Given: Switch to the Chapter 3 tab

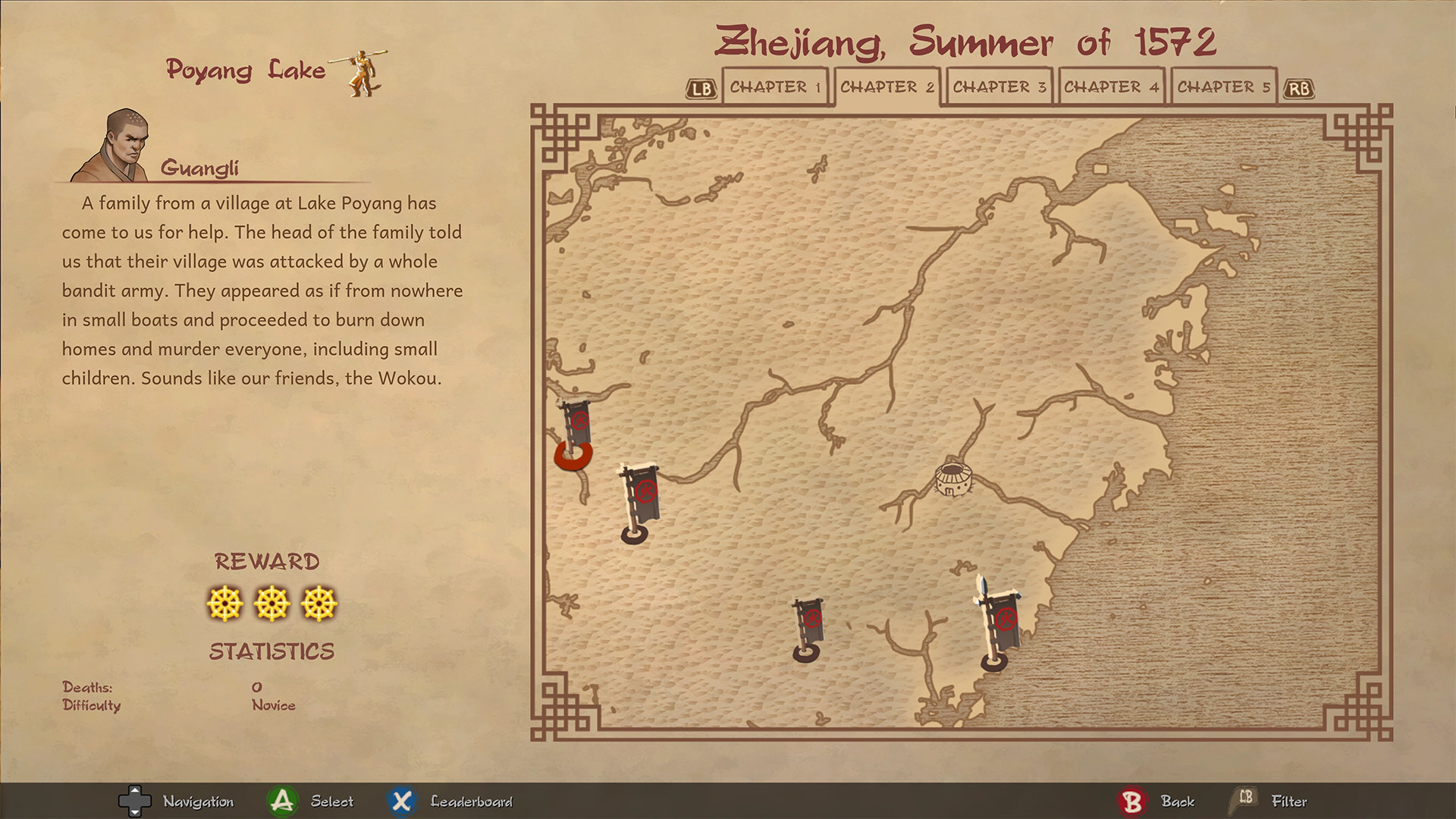Looking at the screenshot, I should (999, 86).
